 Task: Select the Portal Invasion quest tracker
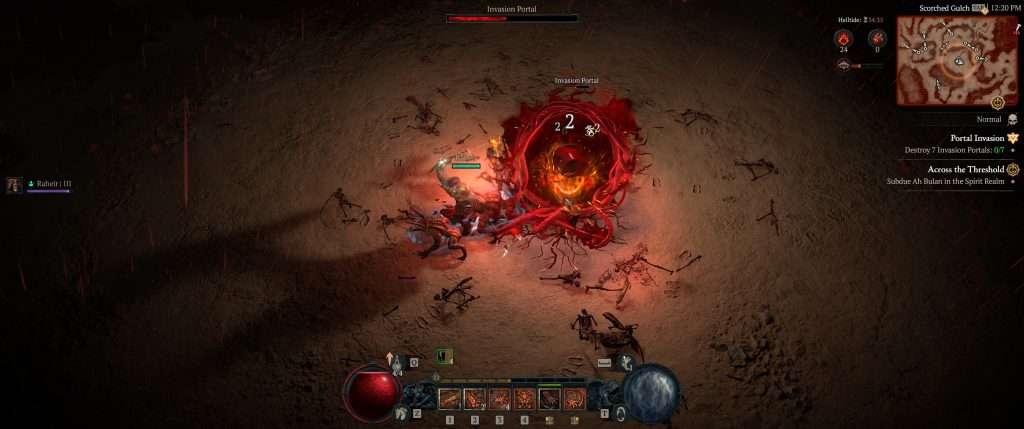tap(975, 138)
